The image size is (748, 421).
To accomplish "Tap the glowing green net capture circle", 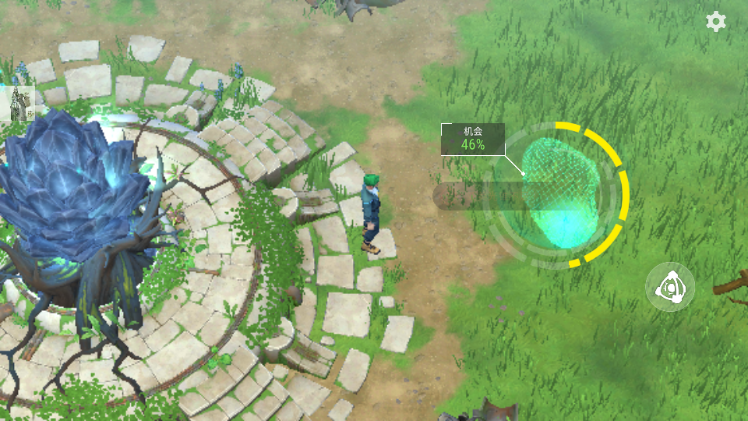I will pyautogui.click(x=558, y=194).
